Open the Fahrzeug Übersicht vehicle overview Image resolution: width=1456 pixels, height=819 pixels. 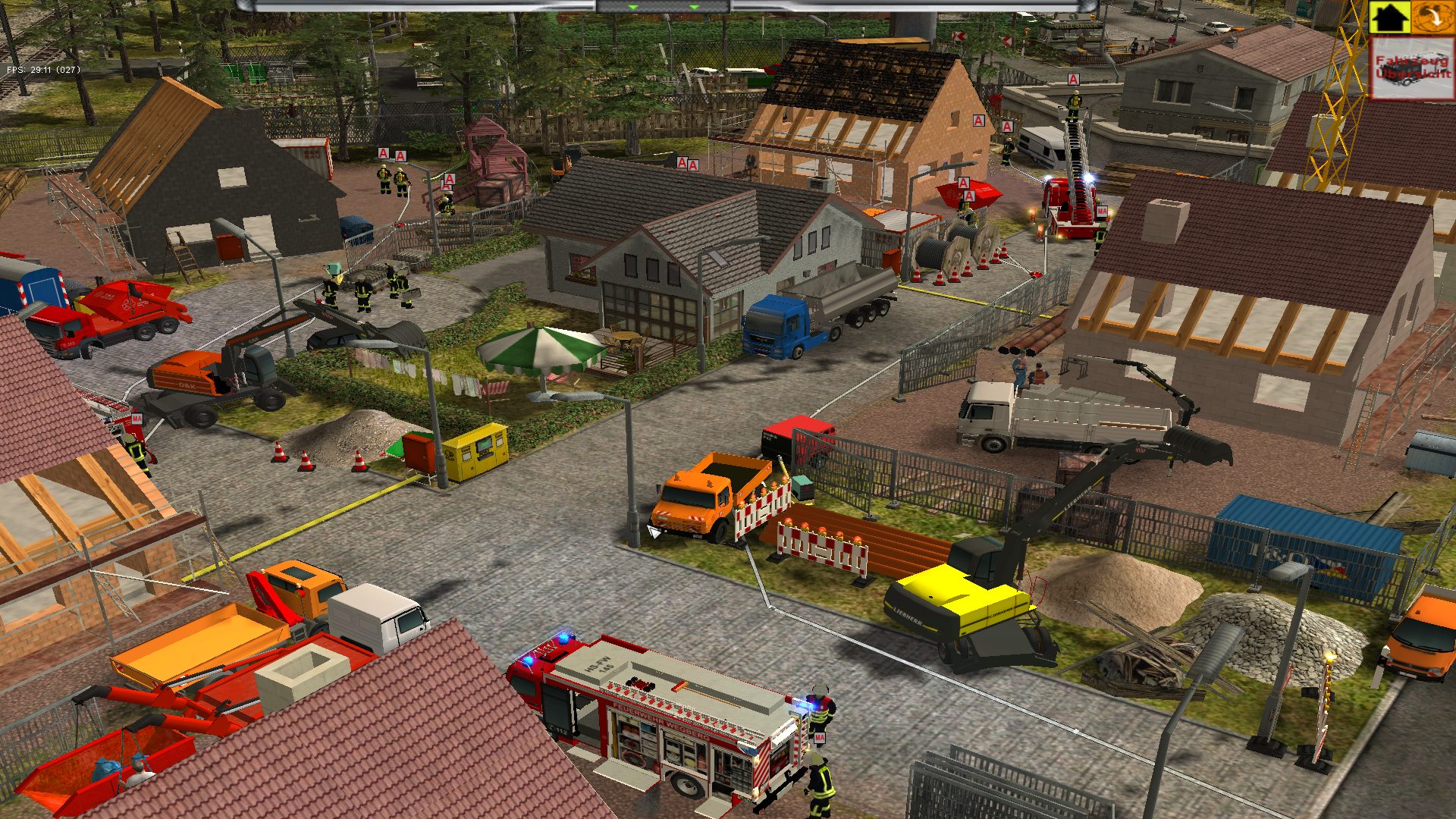click(1413, 68)
